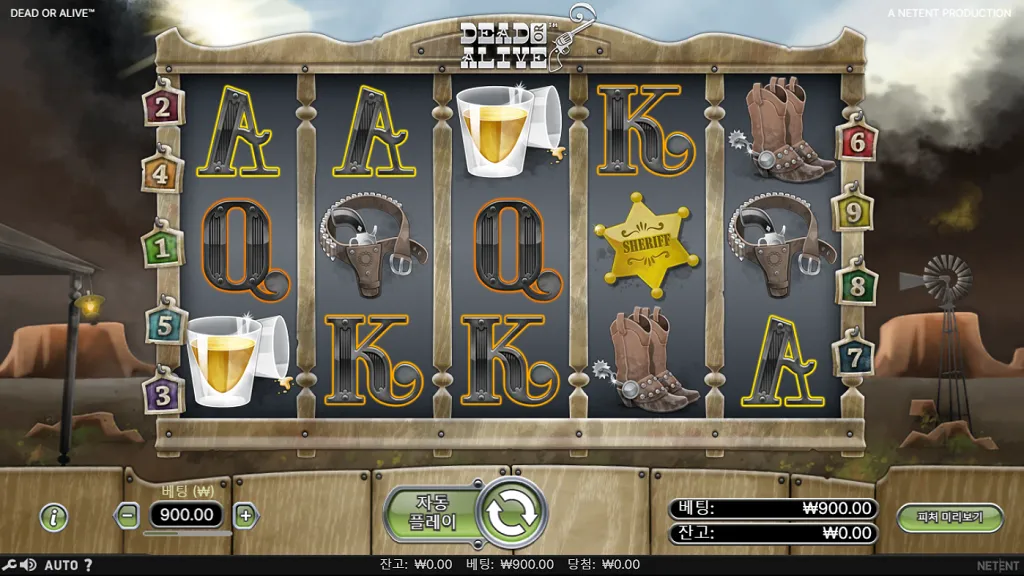The height and width of the screenshot is (576, 1024).
Task: Select payline marker number 2
Action: click(163, 106)
